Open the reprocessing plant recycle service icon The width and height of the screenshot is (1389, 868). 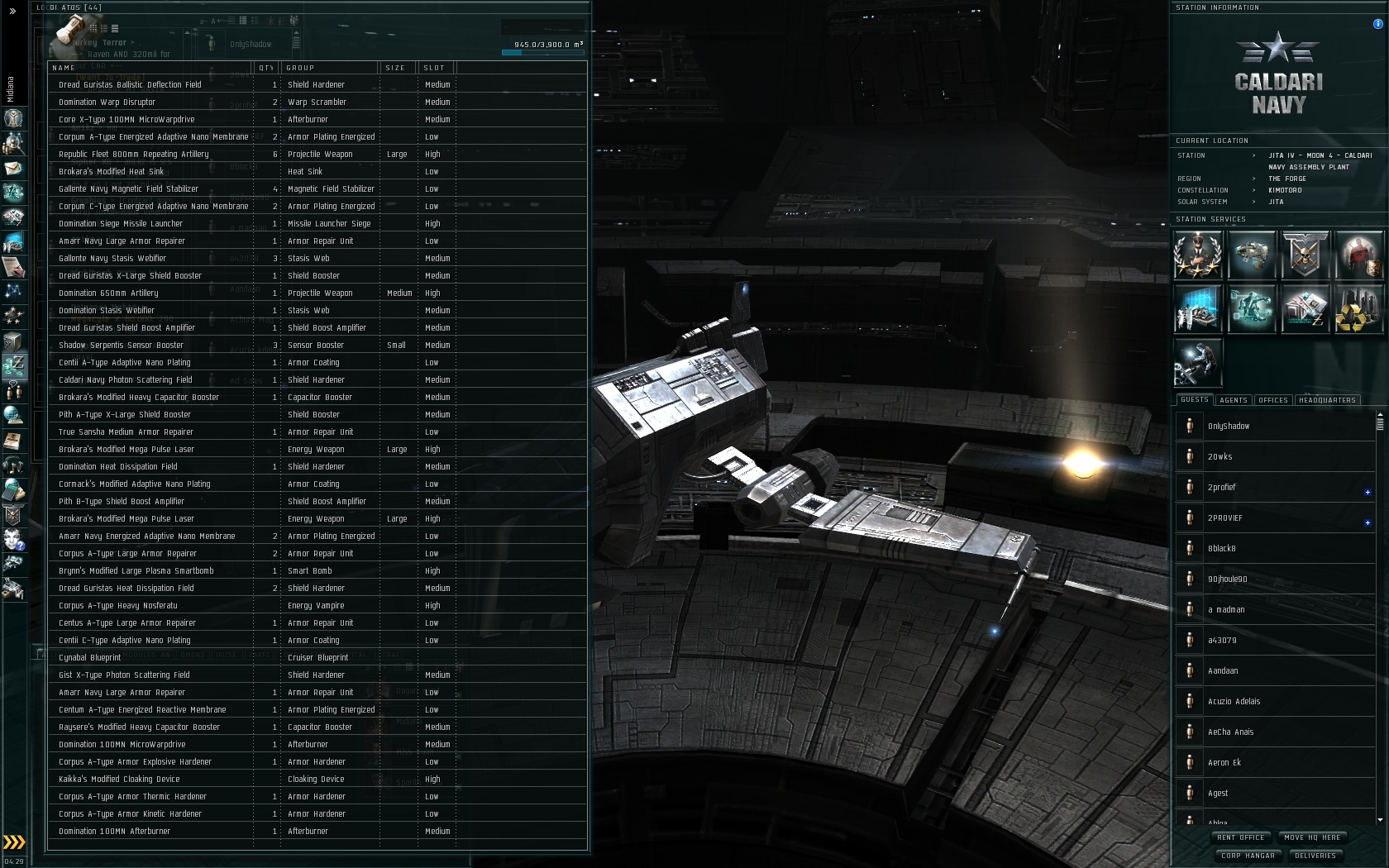[x=1358, y=309]
